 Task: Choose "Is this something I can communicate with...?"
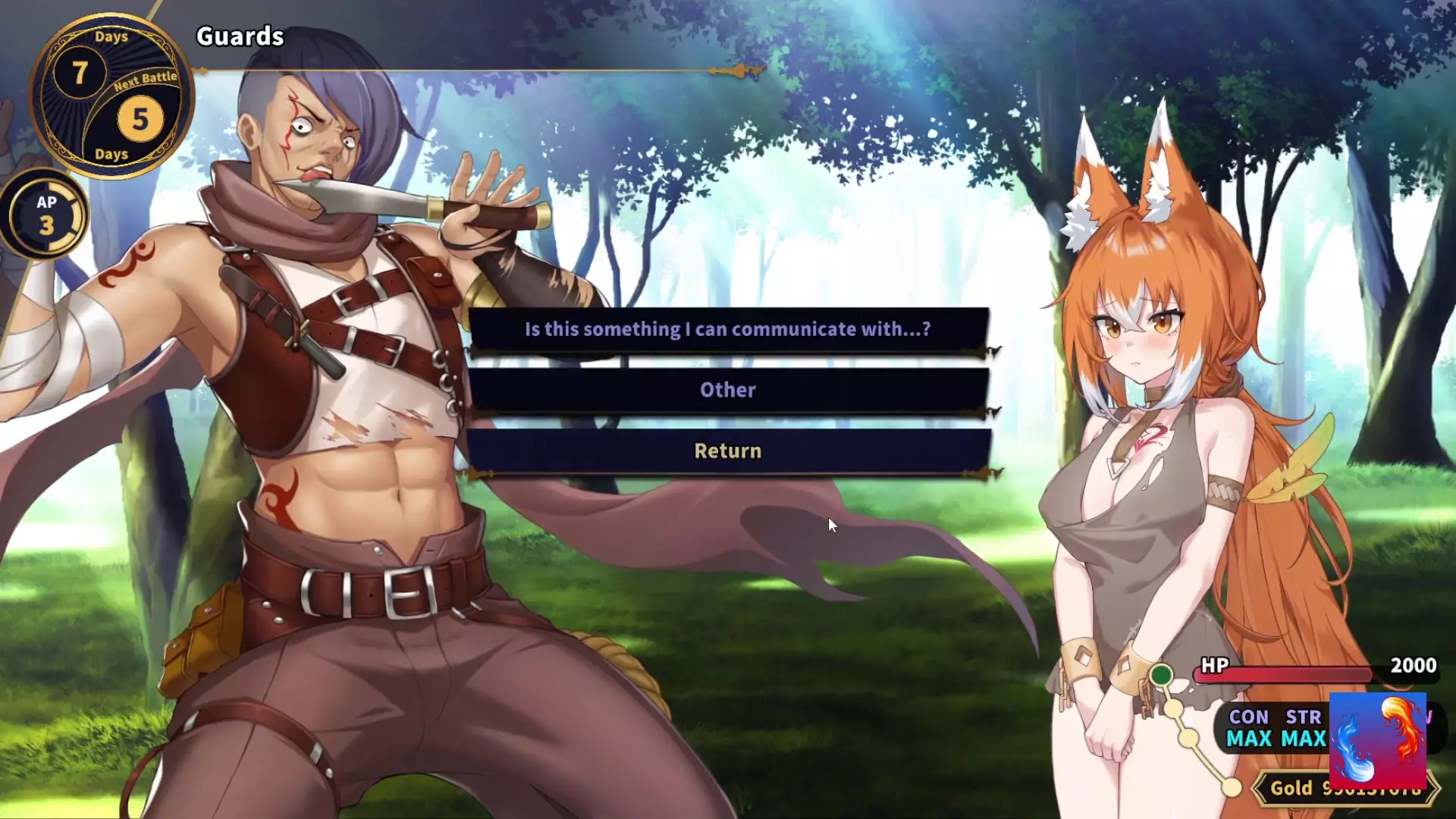tap(728, 329)
